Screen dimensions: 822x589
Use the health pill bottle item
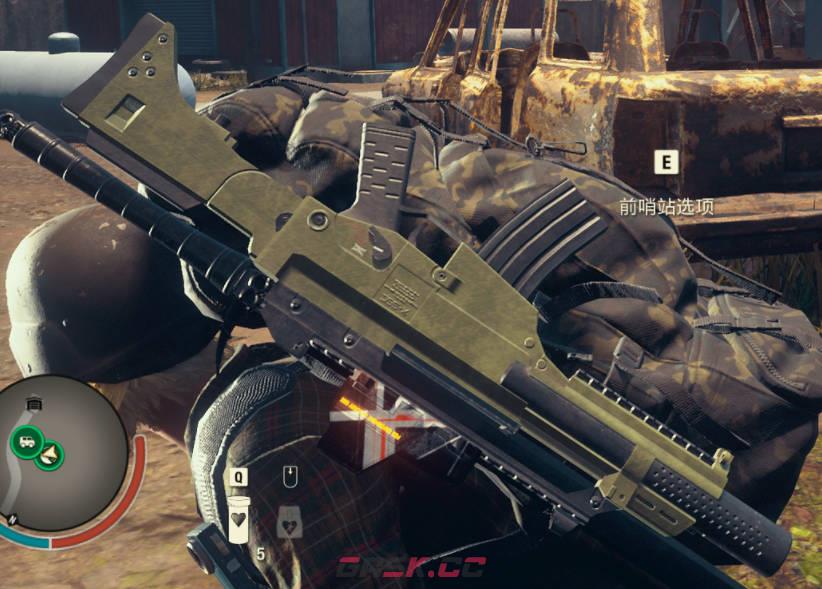(239, 522)
